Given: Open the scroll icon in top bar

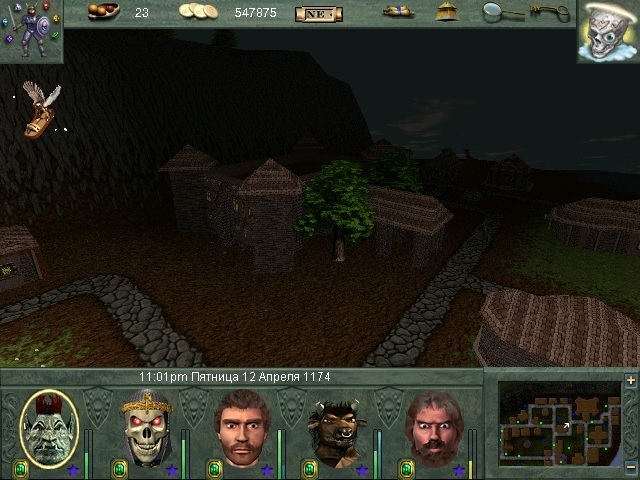Looking at the screenshot, I should pos(398,12).
